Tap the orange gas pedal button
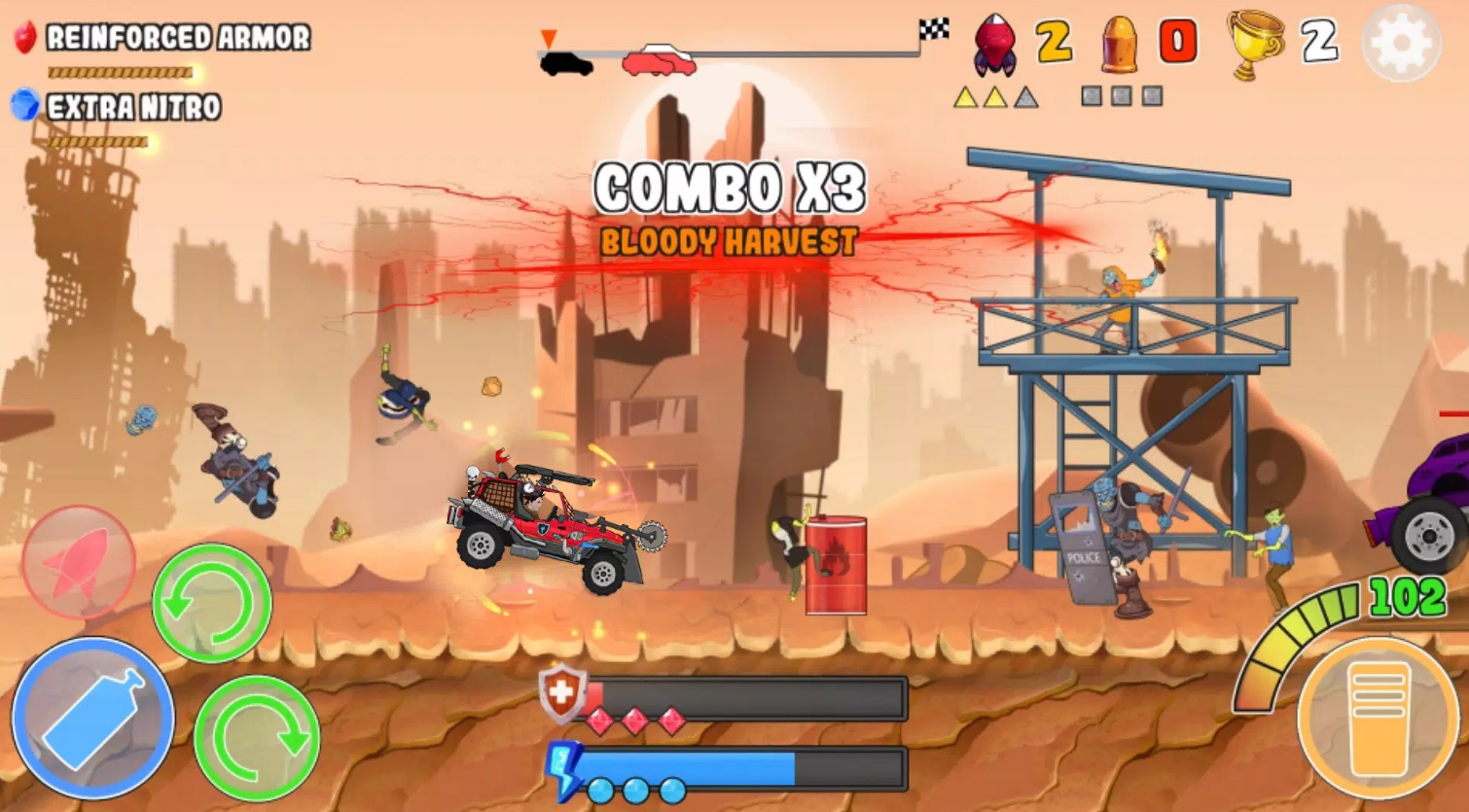 point(1379,716)
